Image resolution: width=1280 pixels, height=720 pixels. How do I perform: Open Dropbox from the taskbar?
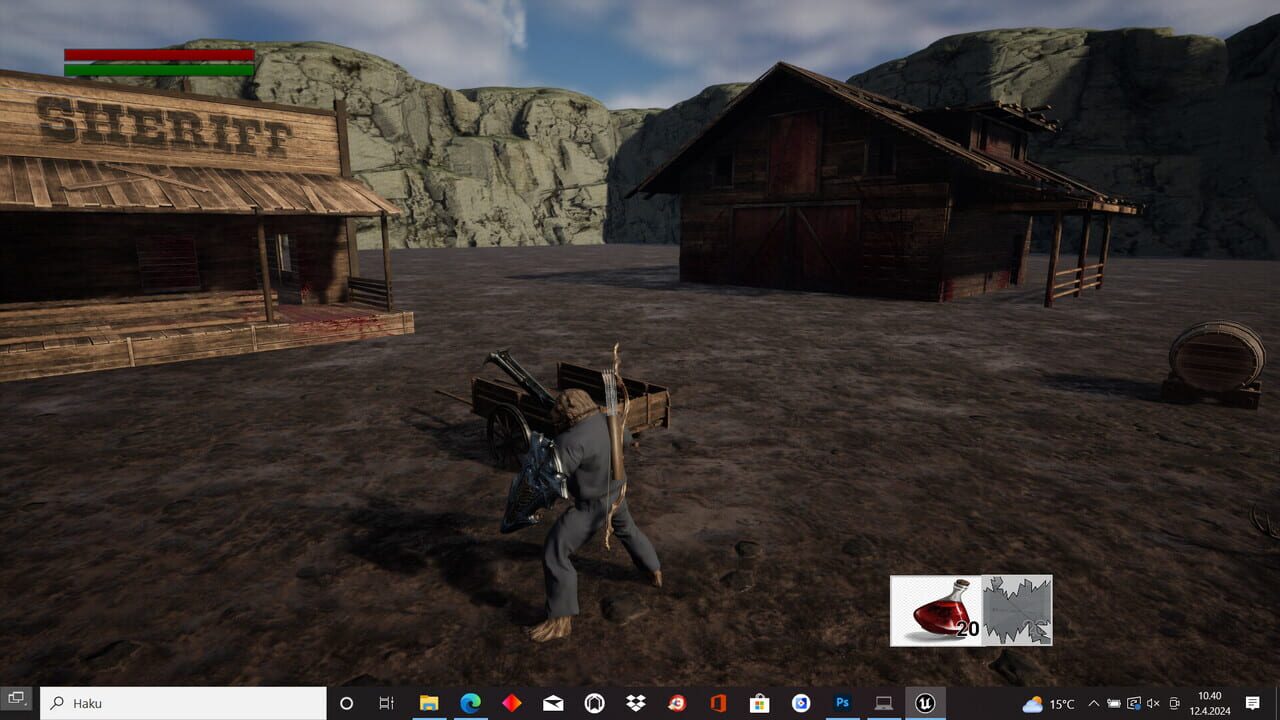634,703
